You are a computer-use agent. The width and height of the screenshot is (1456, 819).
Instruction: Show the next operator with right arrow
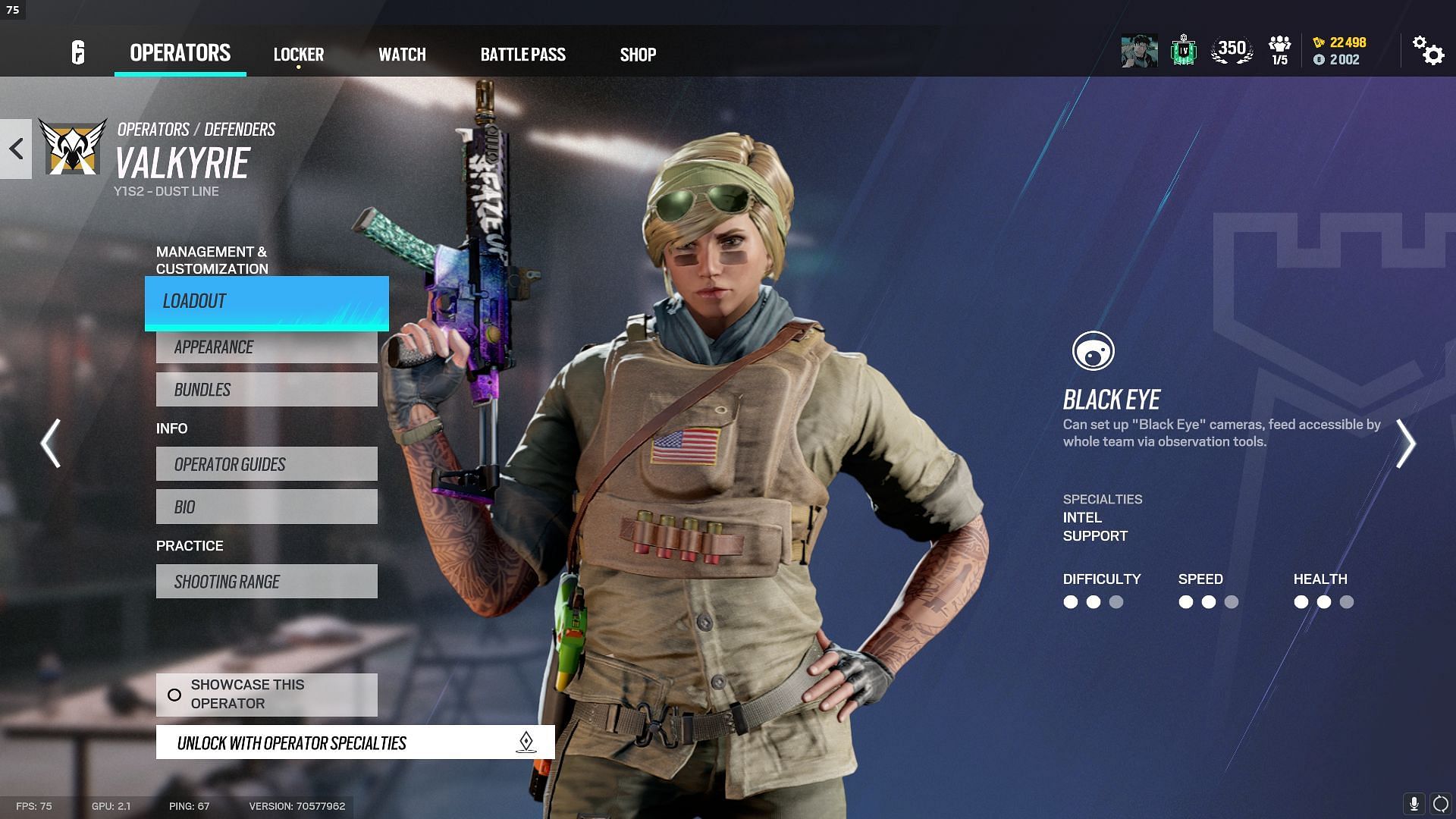click(x=1405, y=444)
